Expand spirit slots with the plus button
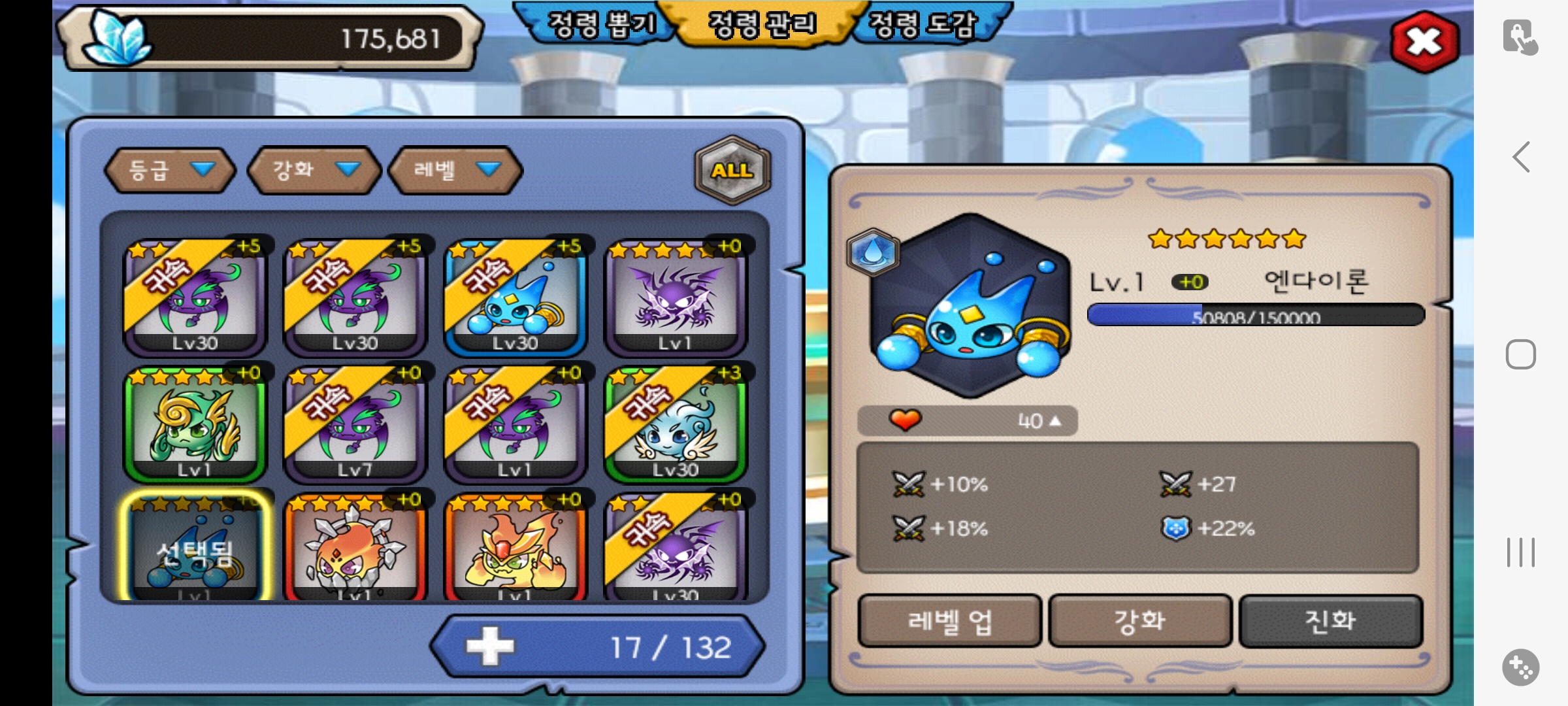 pos(490,647)
